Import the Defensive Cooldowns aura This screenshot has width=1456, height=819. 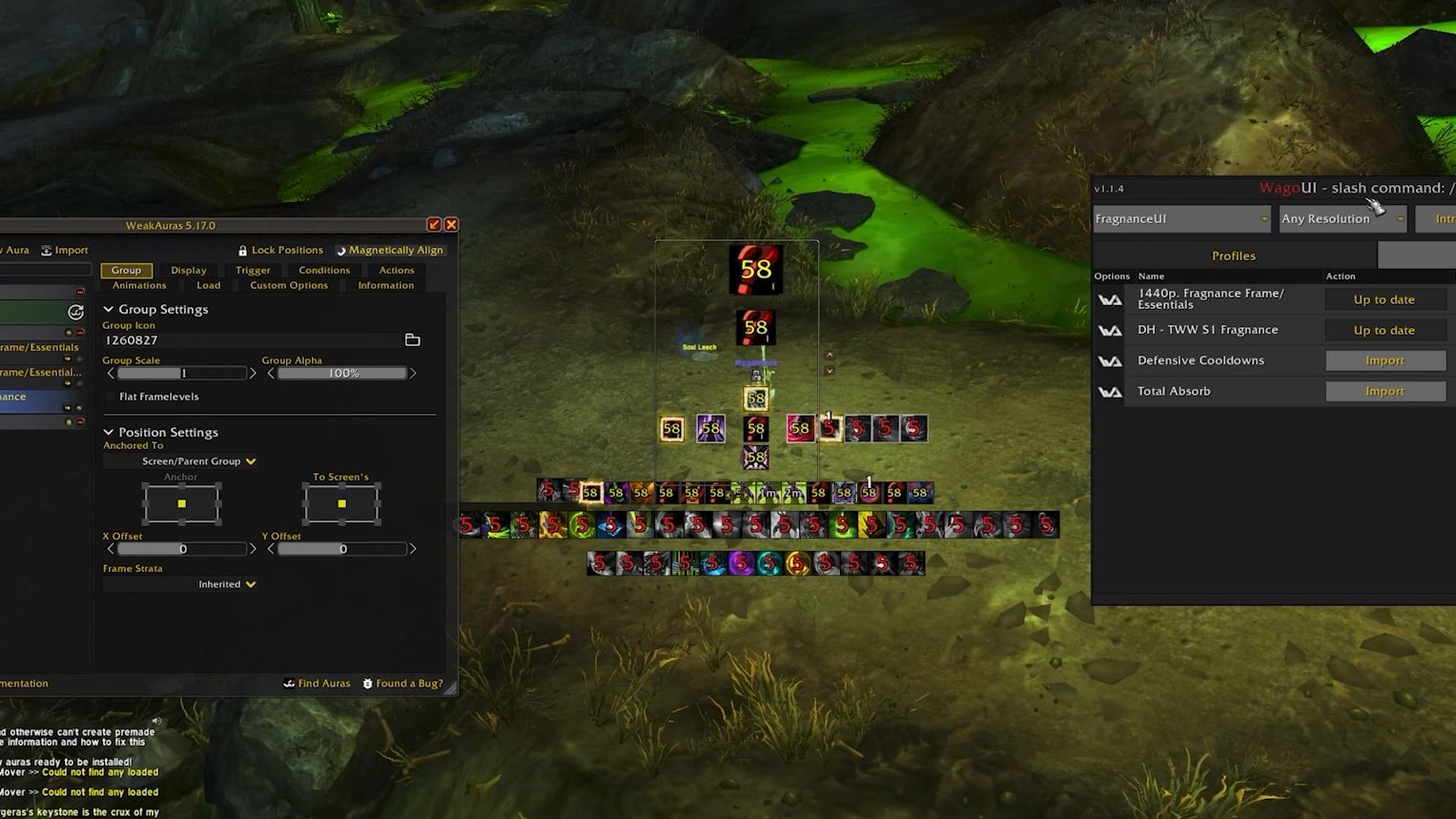[1384, 360]
